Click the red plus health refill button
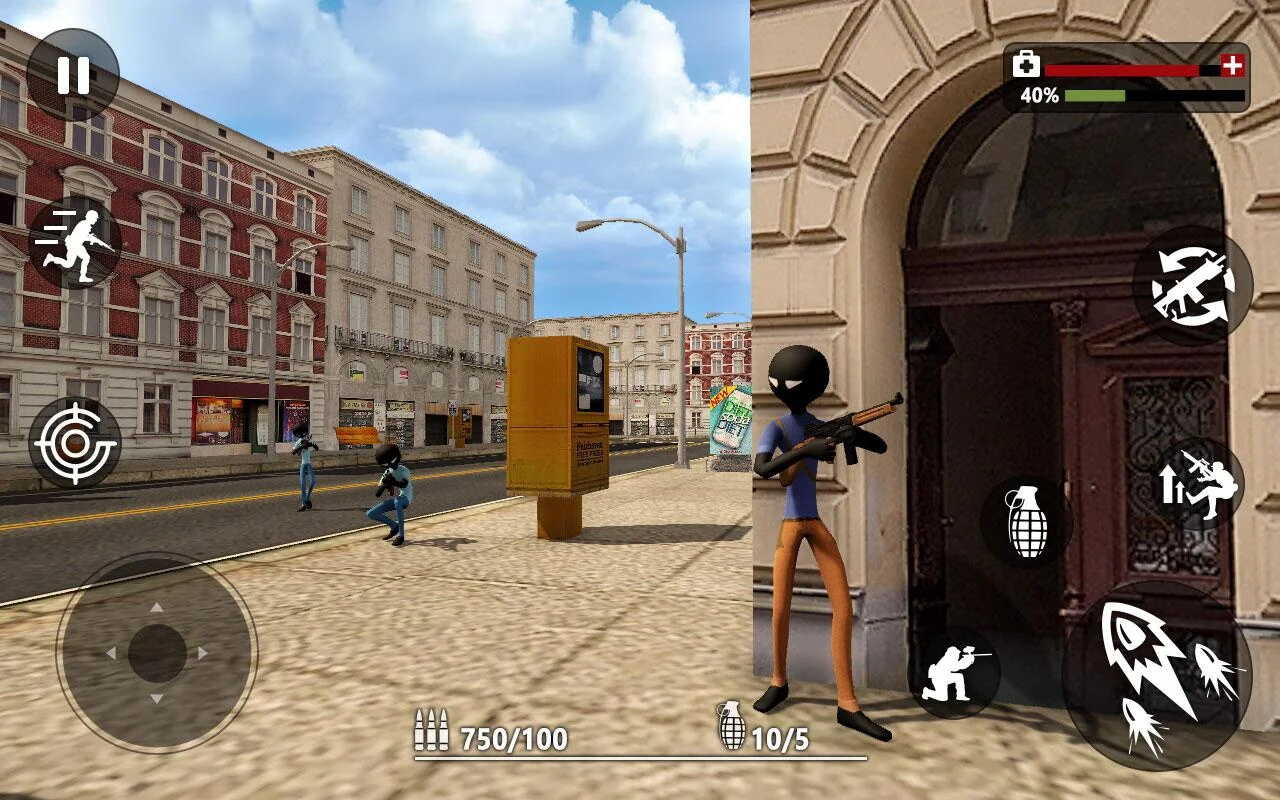This screenshot has width=1280, height=800. [1233, 67]
